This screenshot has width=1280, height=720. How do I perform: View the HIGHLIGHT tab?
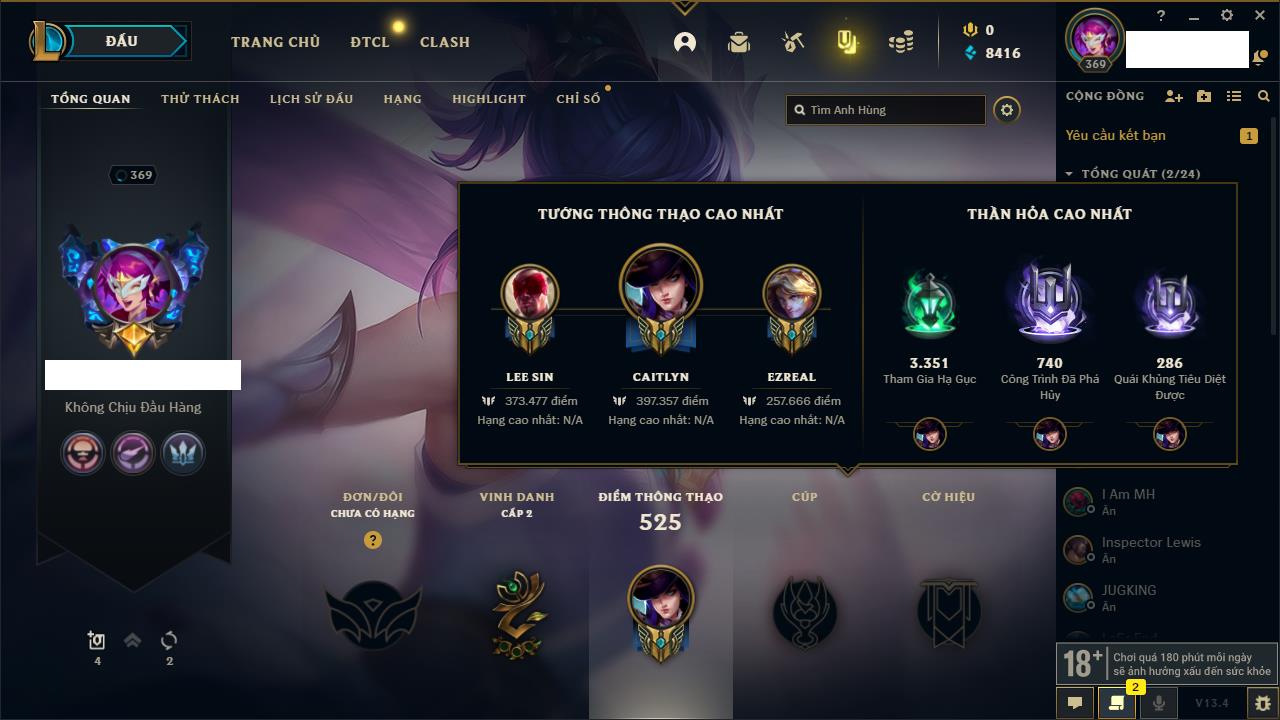(488, 99)
